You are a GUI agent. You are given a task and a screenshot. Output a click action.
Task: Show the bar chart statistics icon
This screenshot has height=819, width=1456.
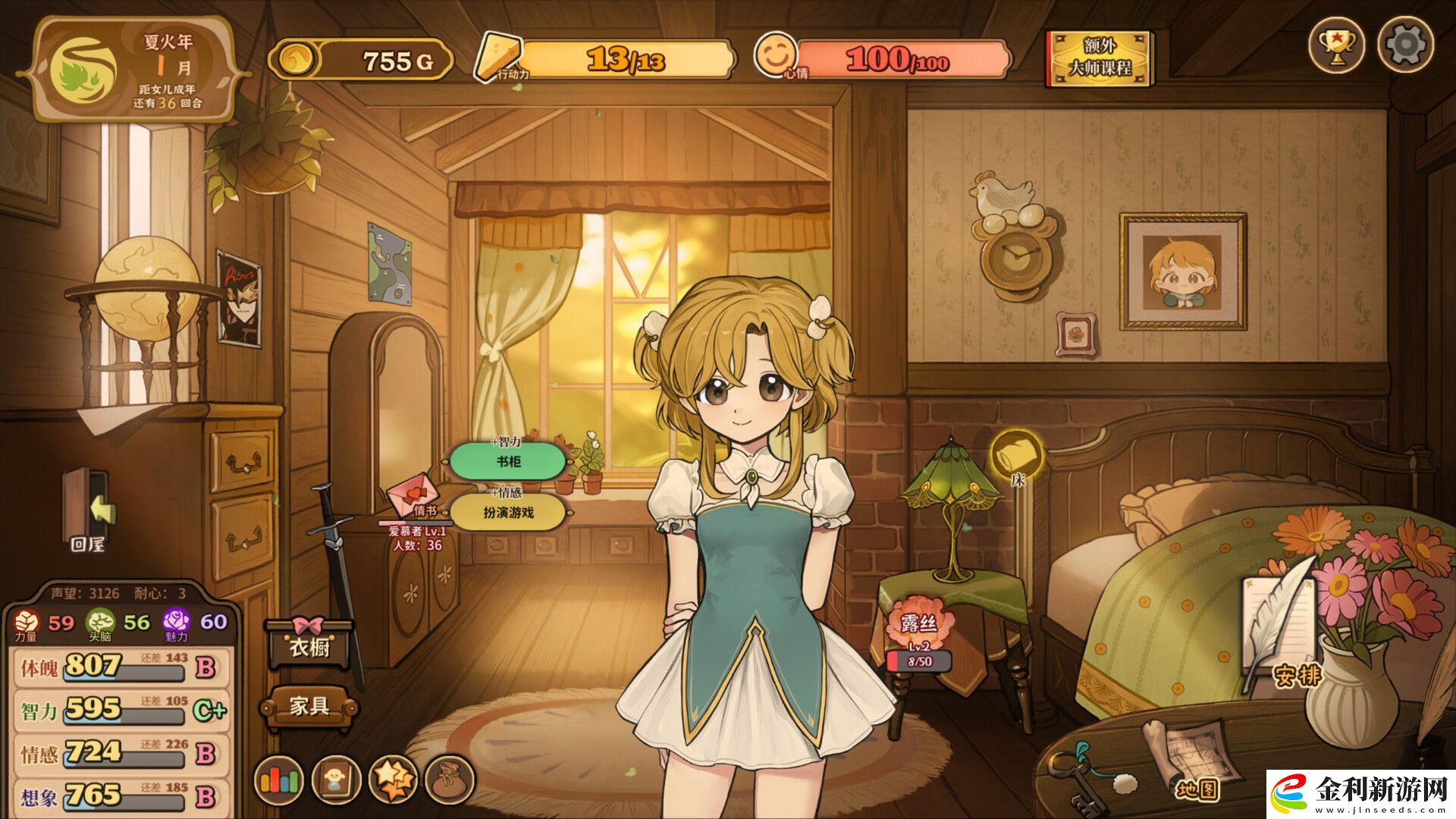279,780
